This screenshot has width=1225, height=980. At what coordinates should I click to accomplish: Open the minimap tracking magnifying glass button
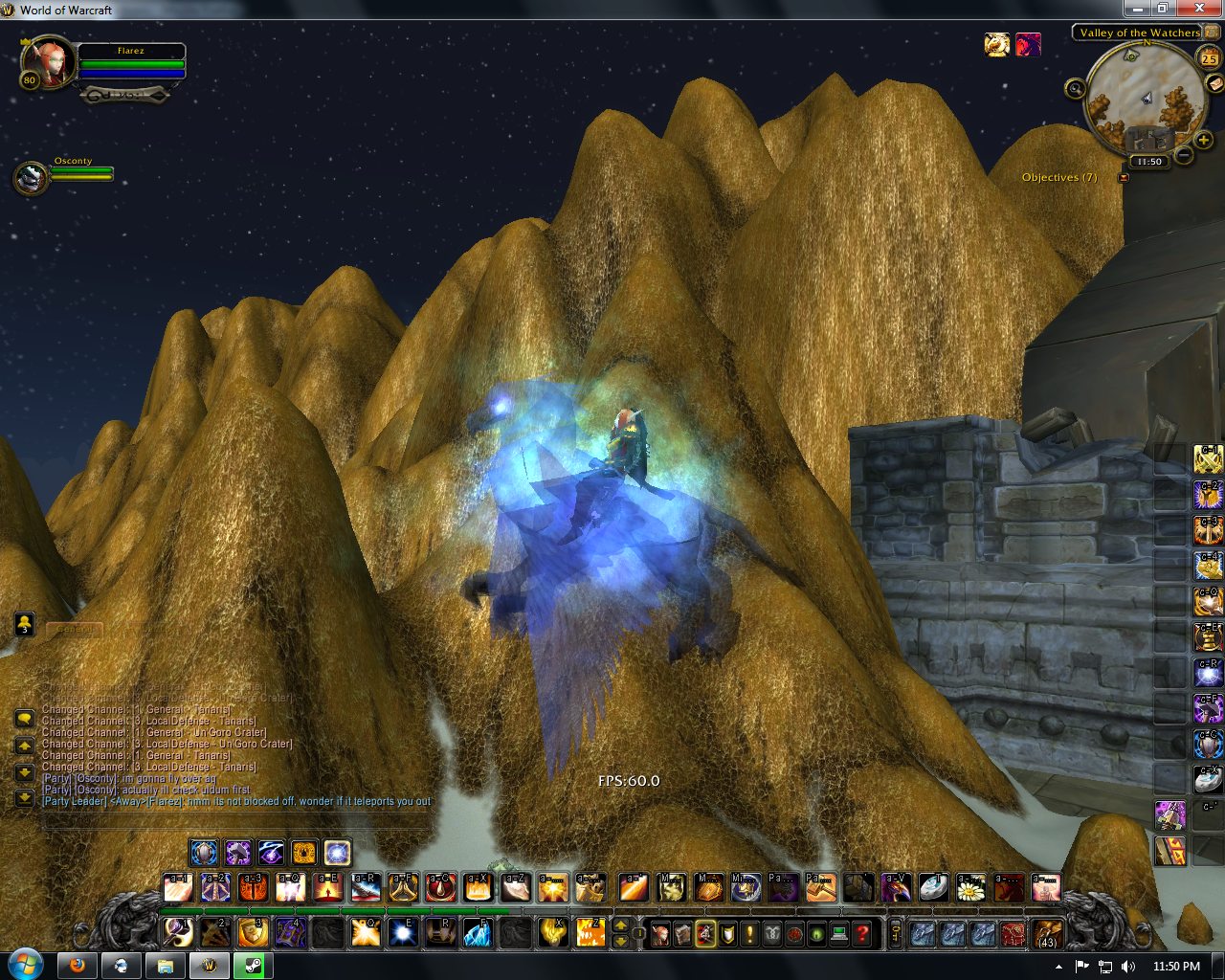(x=1075, y=89)
